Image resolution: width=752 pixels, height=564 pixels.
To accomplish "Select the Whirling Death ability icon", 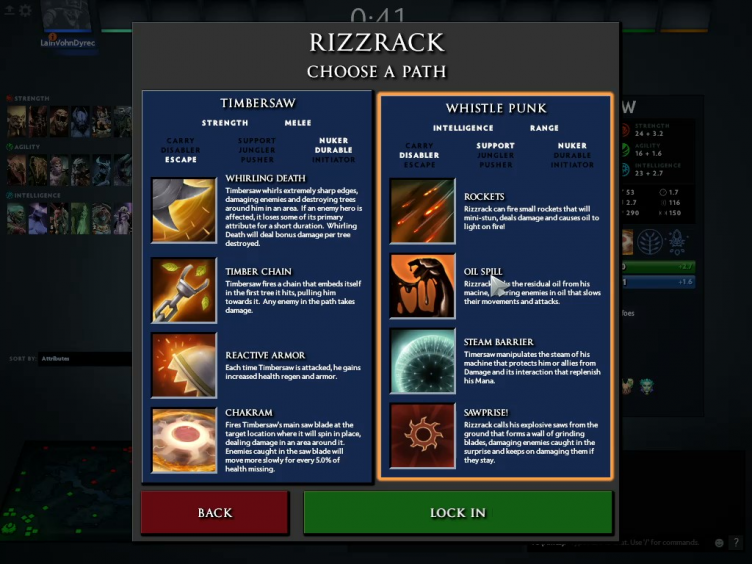I will click(184, 211).
